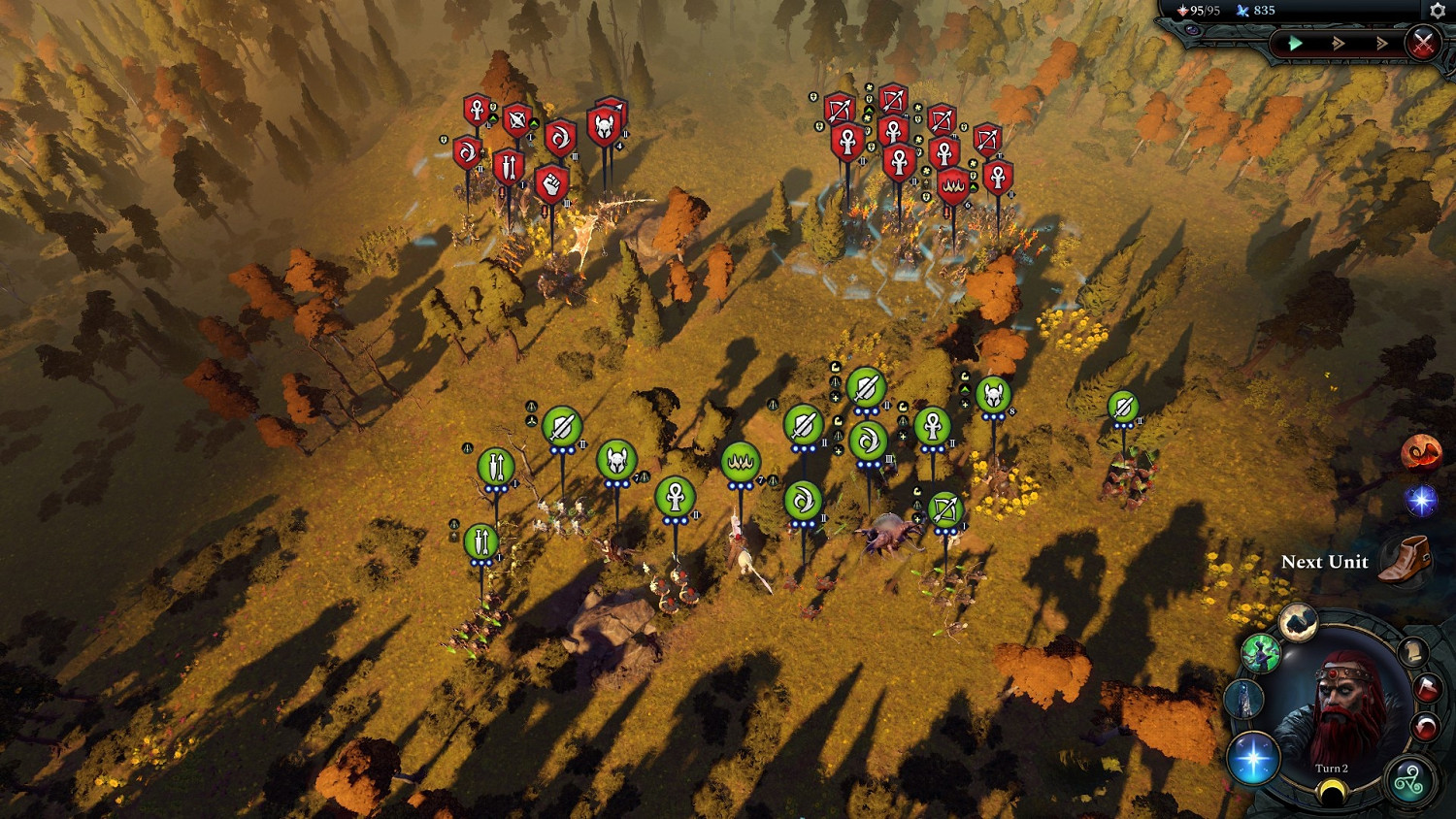This screenshot has width=1456, height=819.
Task: Target the red fist-marker enemy unit
Action: pos(551,181)
